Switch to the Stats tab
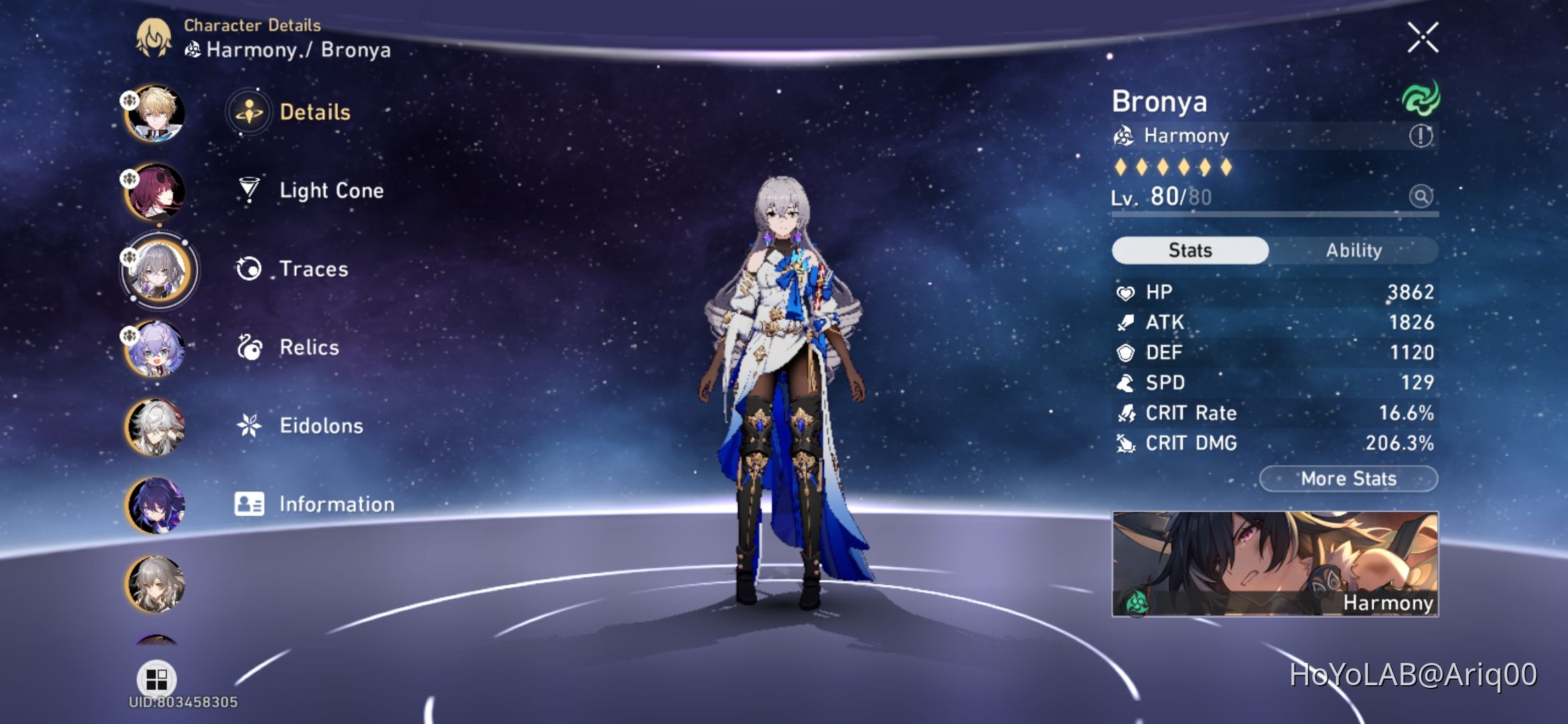The height and width of the screenshot is (724, 1568). tap(1189, 249)
